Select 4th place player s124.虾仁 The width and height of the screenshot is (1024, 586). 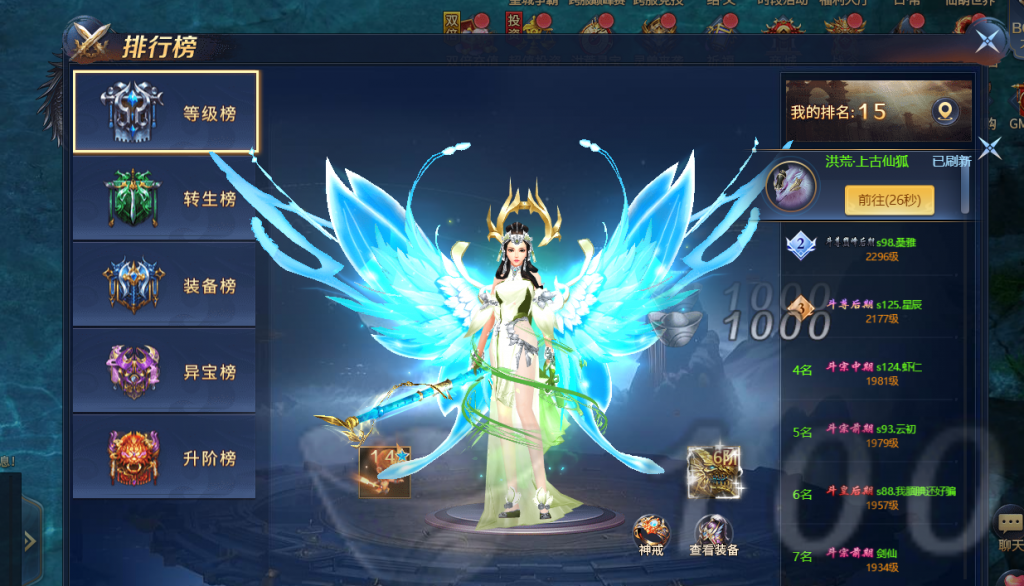point(870,373)
